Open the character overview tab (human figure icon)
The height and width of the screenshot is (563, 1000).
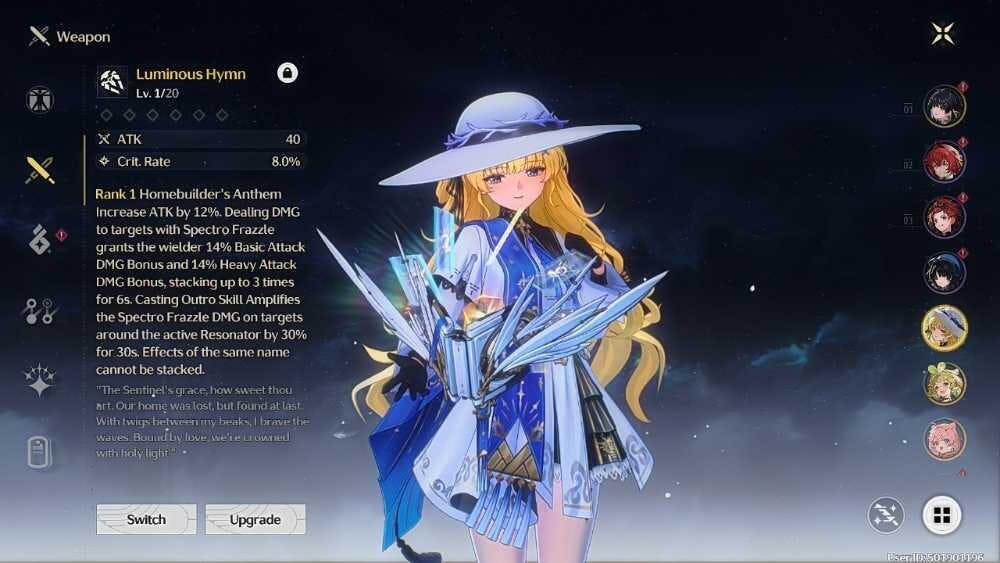tap(40, 99)
